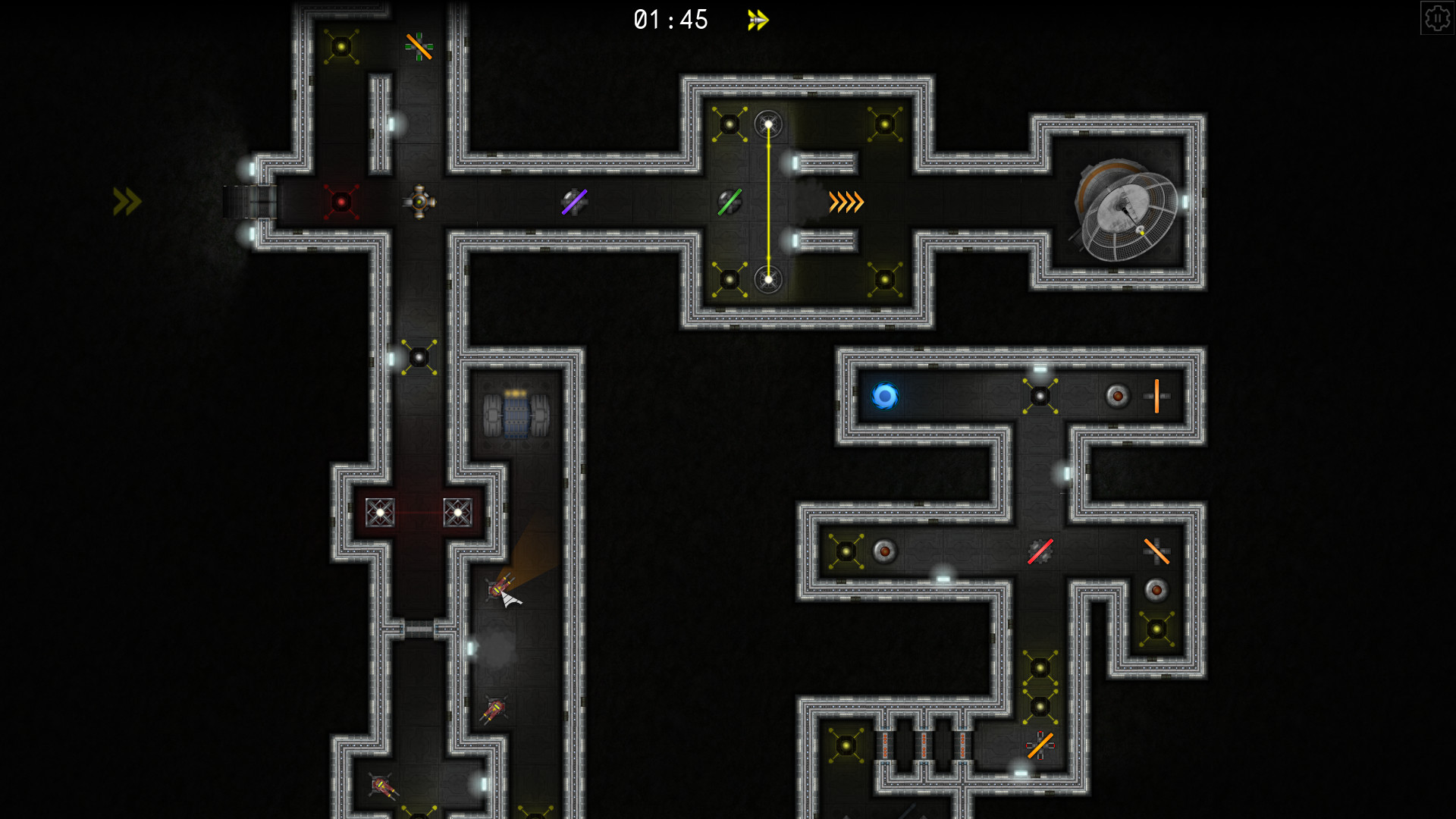Screen dimensions: 1456x819
Task: Toggle the purple diagonal laser barrier
Action: (575, 201)
